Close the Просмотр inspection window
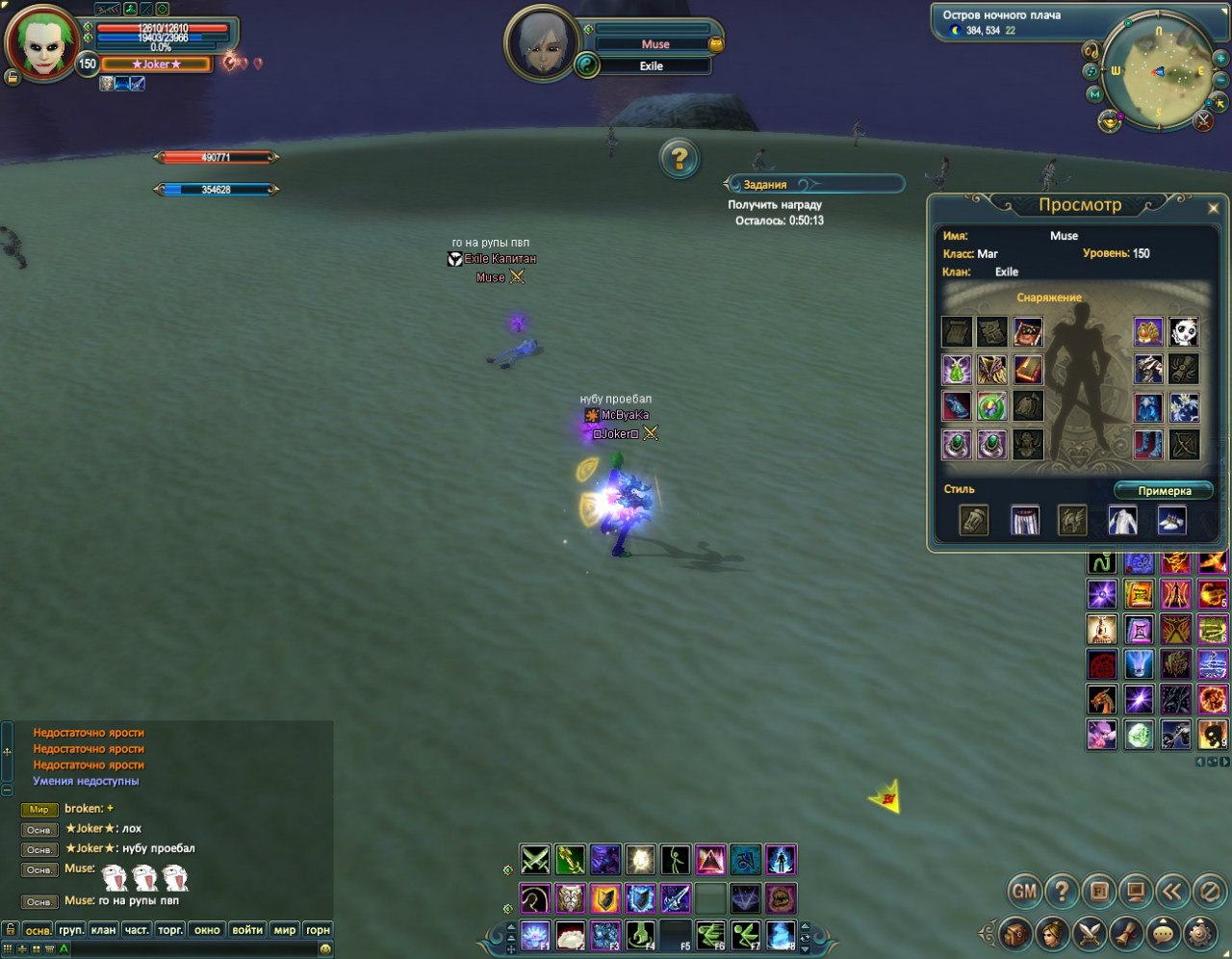Image resolution: width=1232 pixels, height=959 pixels. [1213, 207]
